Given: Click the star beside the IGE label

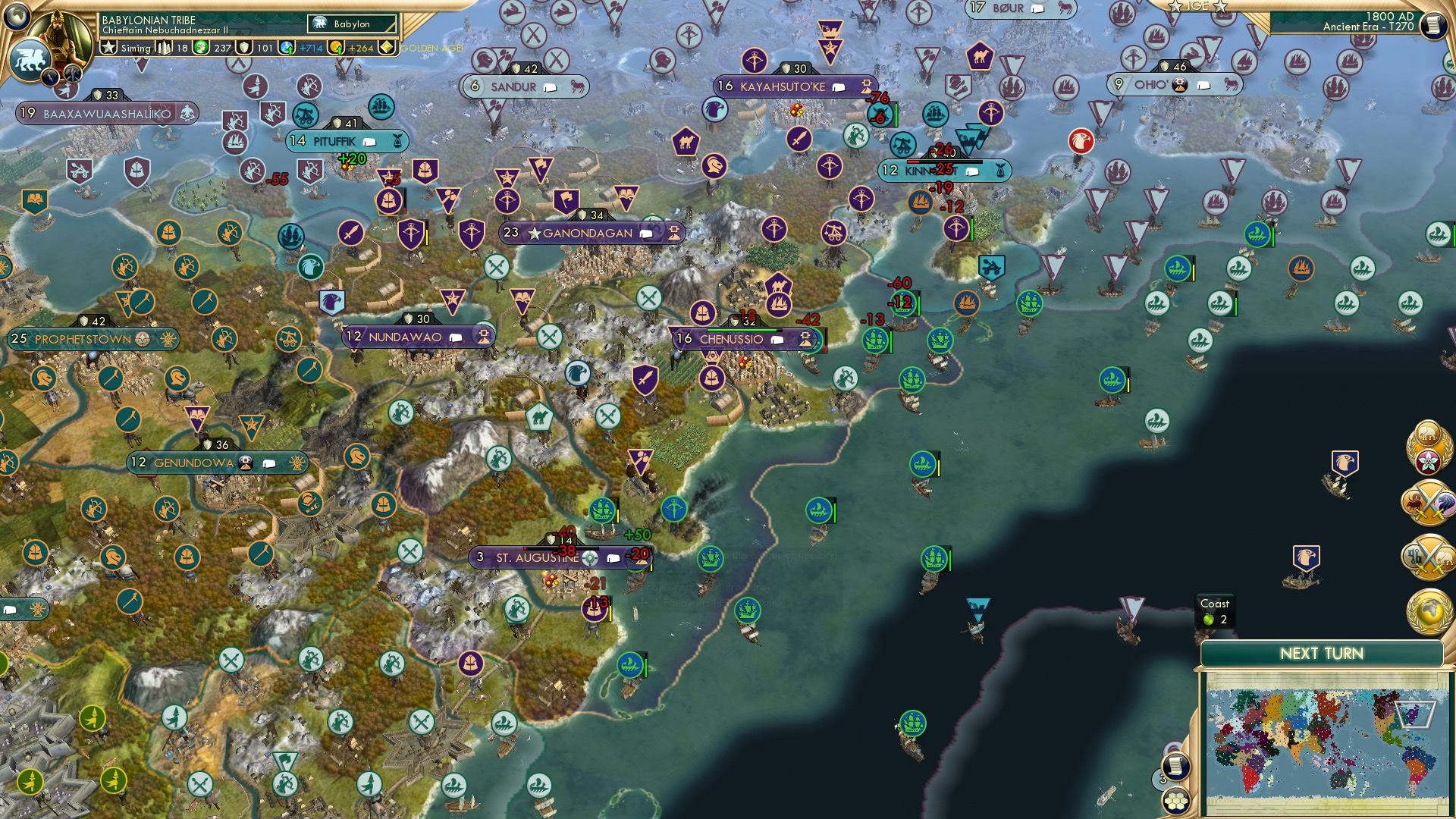Looking at the screenshot, I should click(1176, 8).
